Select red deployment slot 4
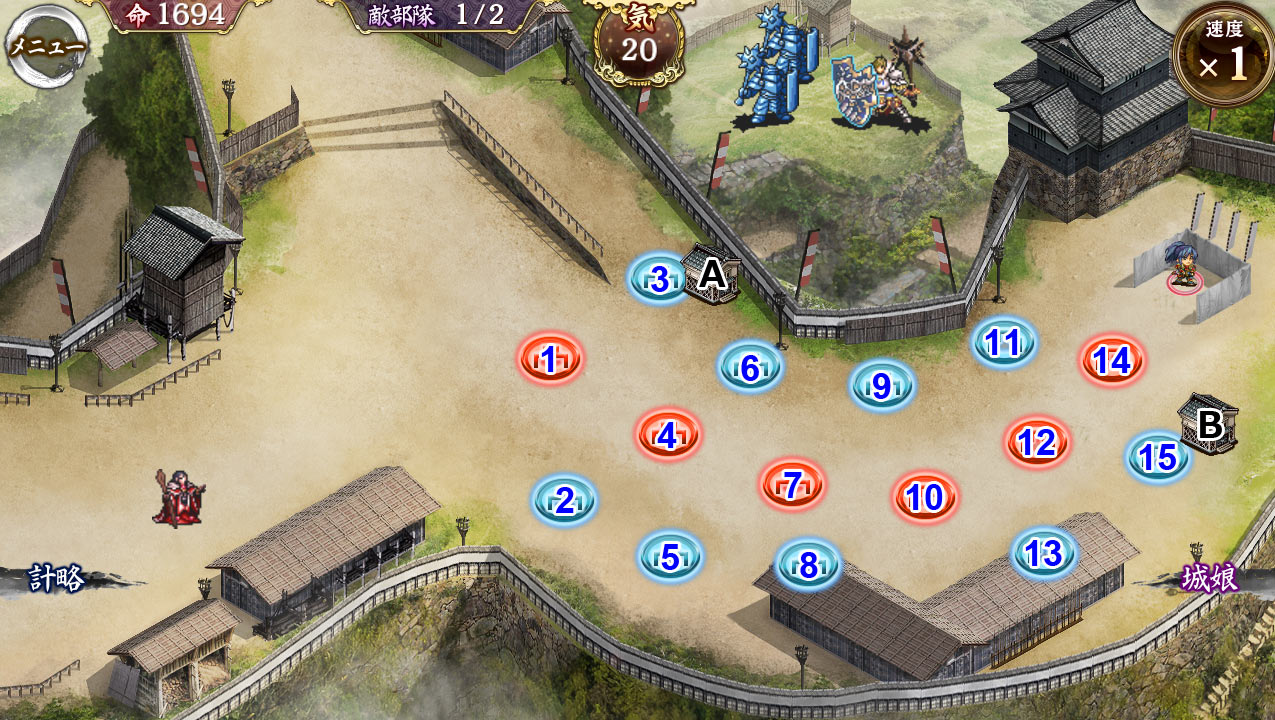The image size is (1275, 720). coord(668,434)
